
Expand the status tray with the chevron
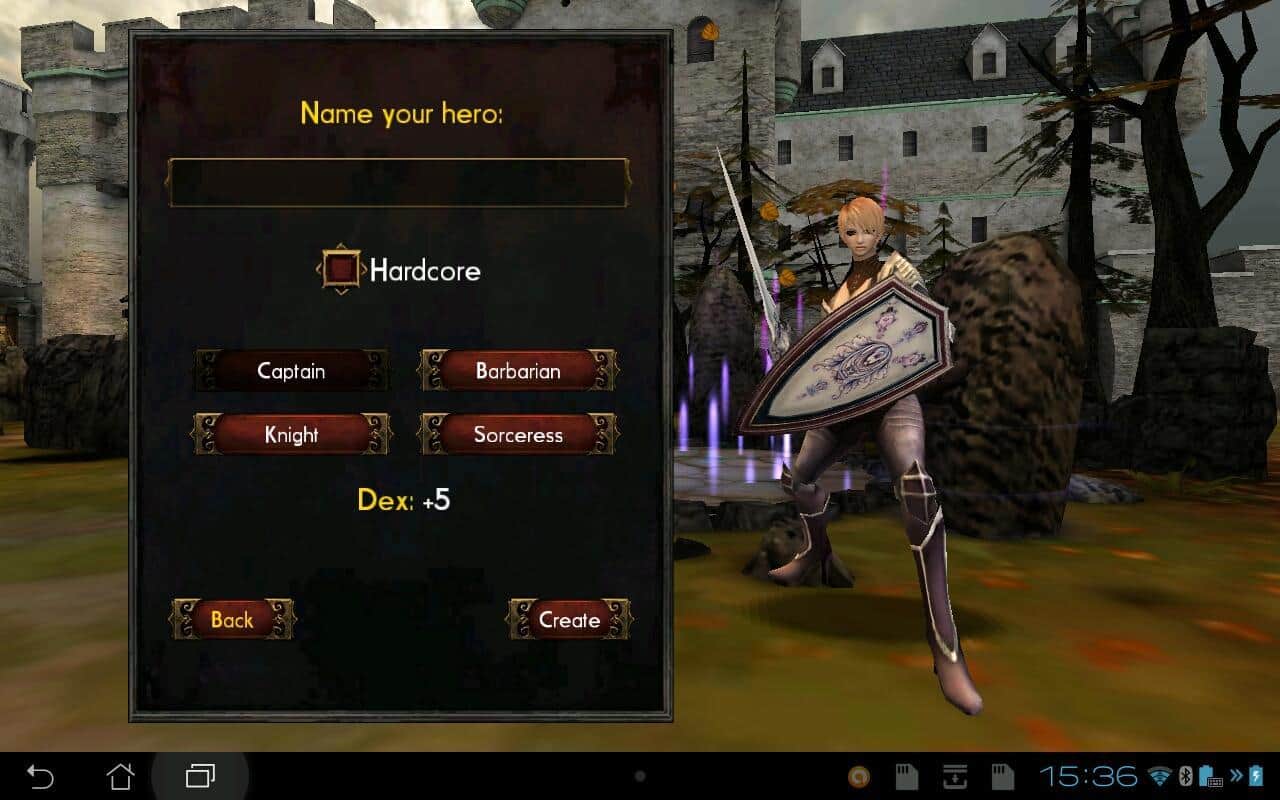point(1236,775)
